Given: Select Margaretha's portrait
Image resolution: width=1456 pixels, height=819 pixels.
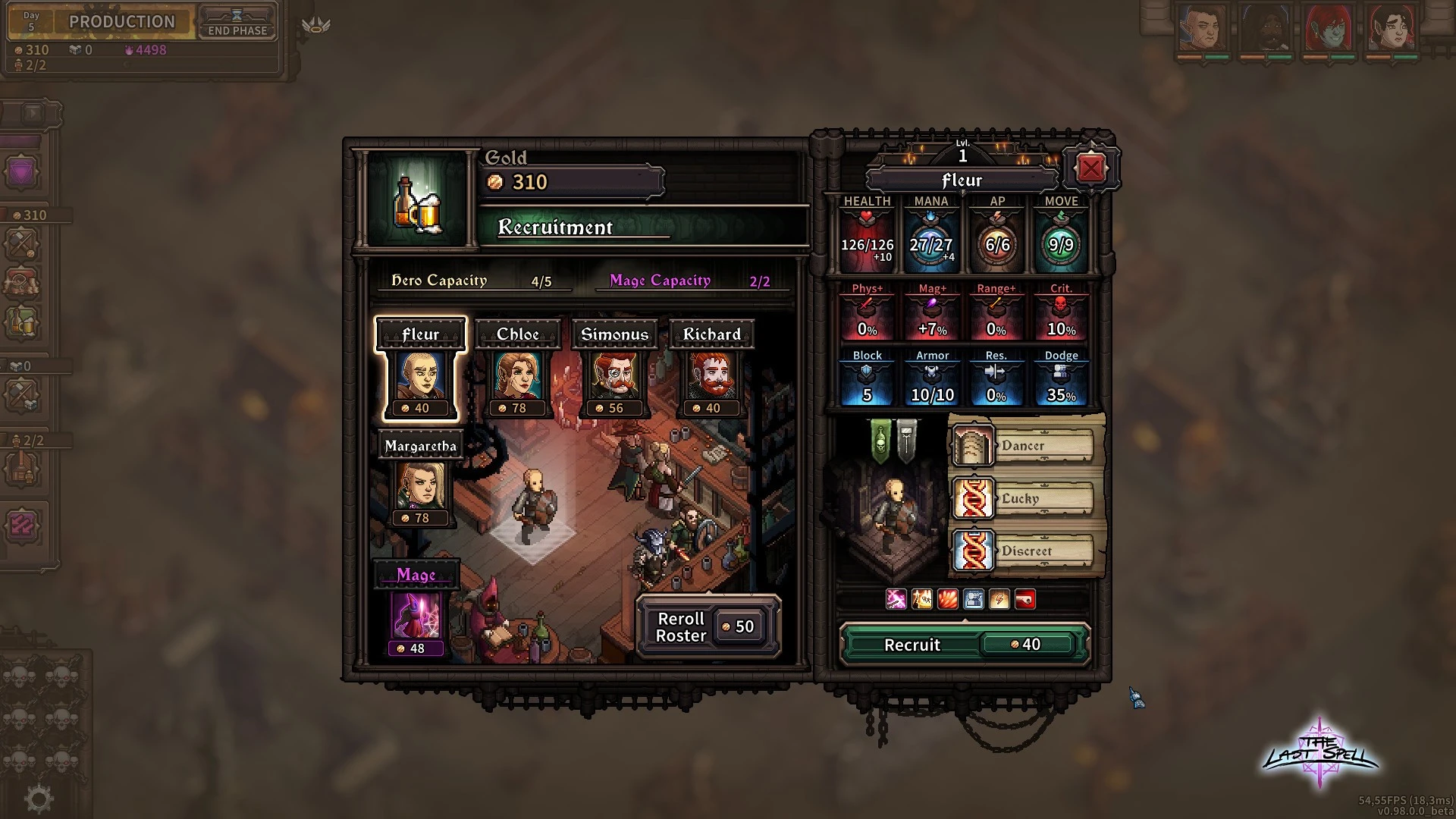Looking at the screenshot, I should pyautogui.click(x=421, y=487).
